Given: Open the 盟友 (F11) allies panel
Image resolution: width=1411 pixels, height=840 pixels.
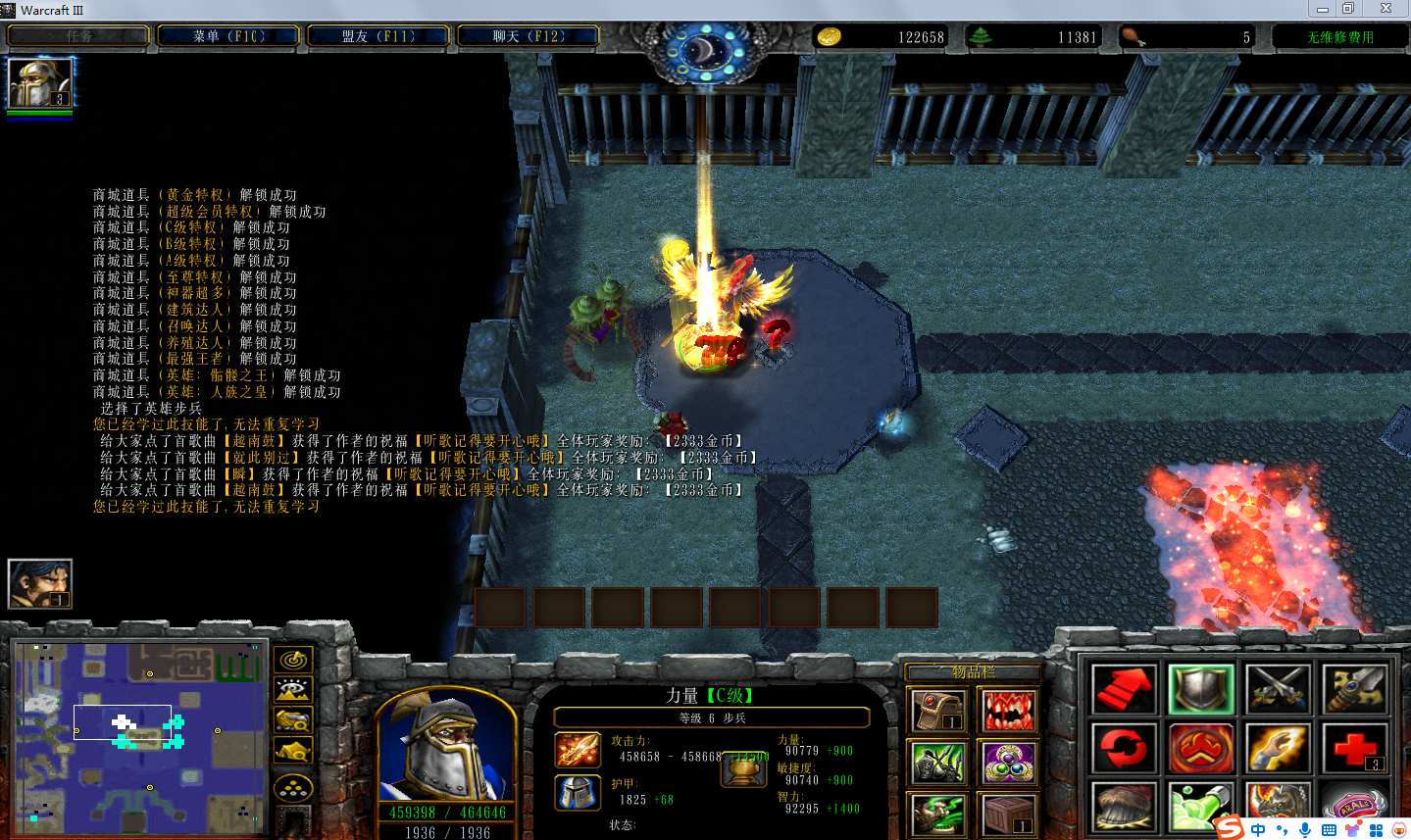Looking at the screenshot, I should (378, 36).
